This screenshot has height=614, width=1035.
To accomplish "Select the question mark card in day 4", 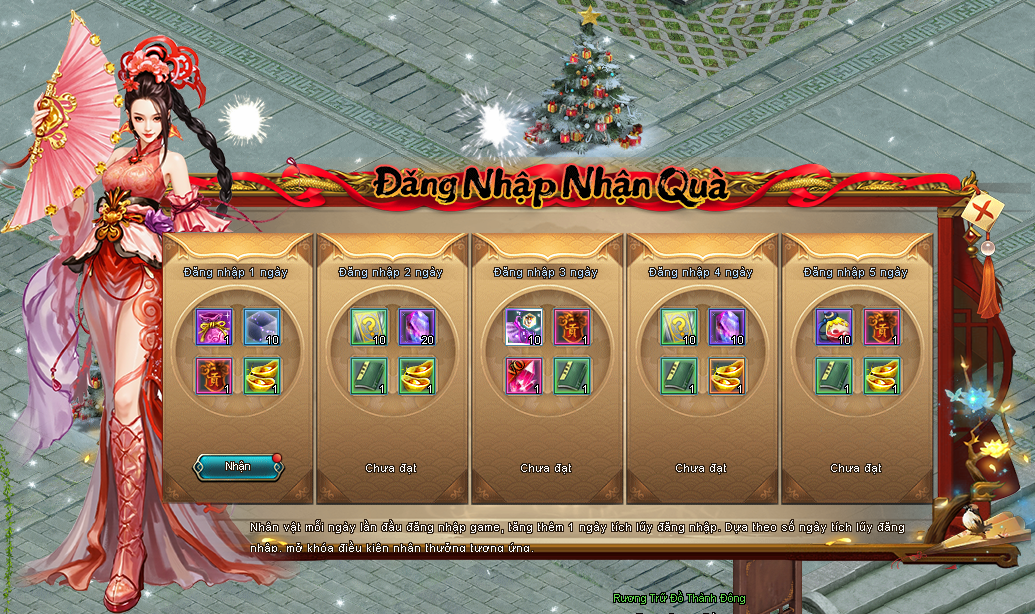I will (678, 327).
